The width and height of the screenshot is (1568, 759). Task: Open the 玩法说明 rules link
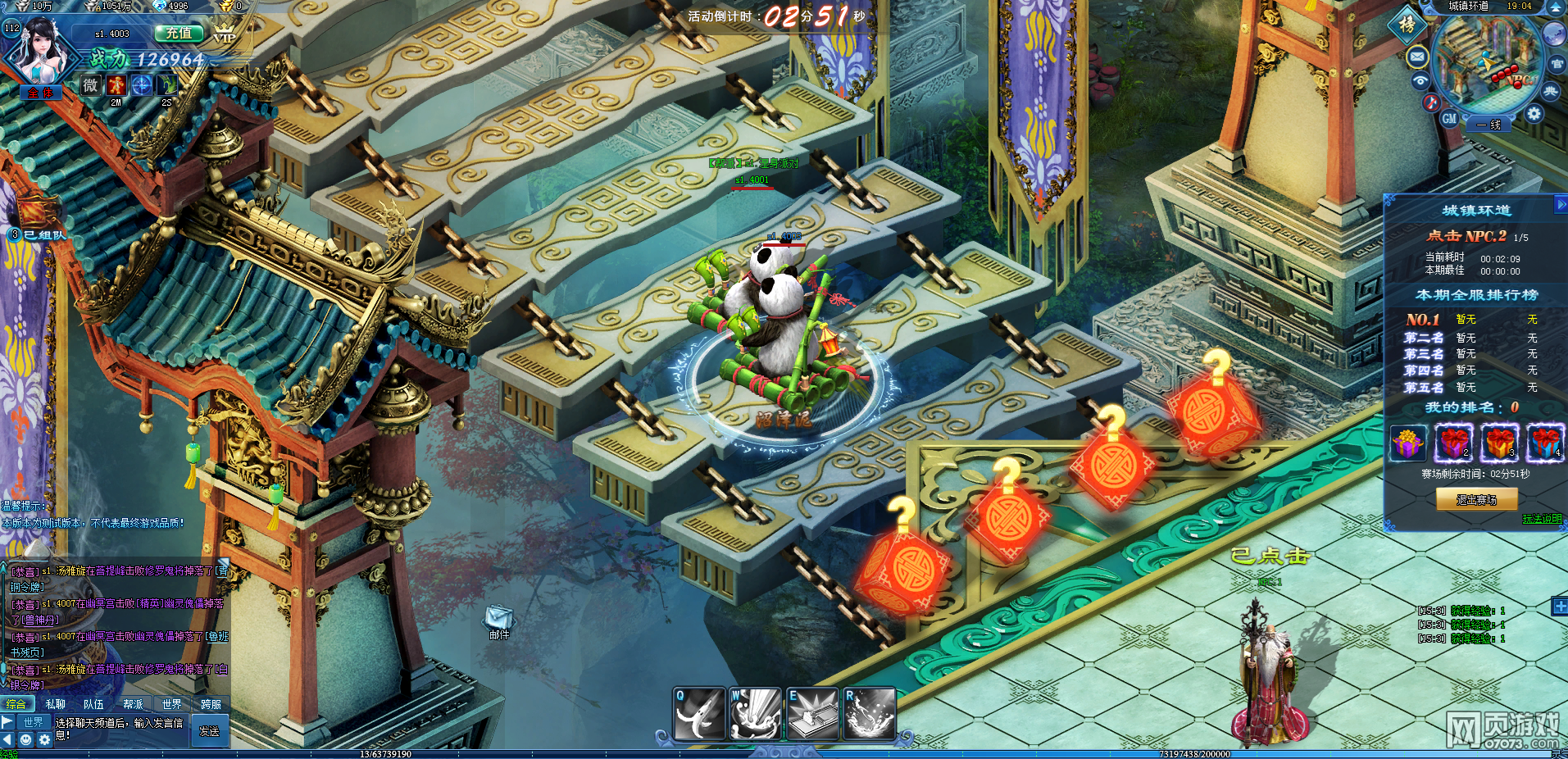point(1542,519)
